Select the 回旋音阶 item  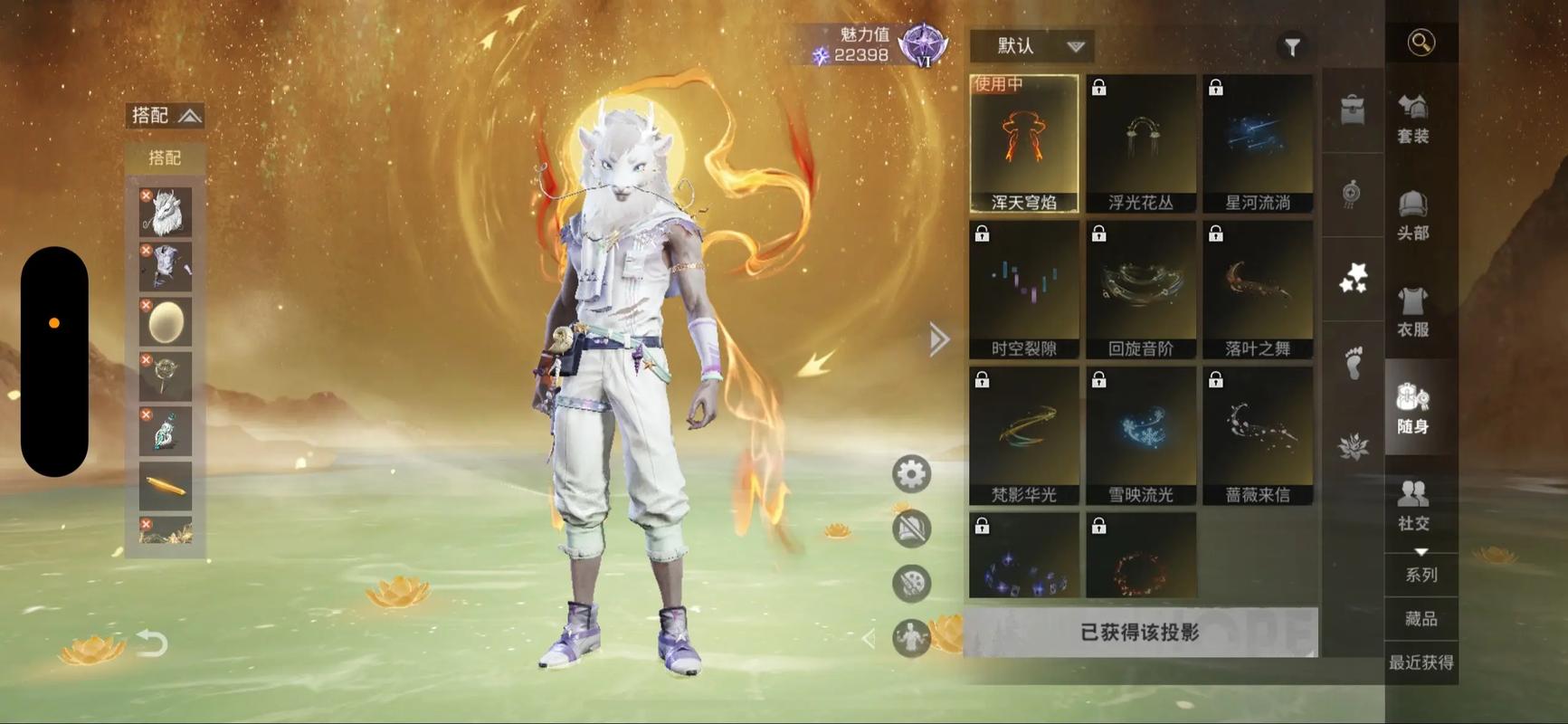coord(1141,291)
